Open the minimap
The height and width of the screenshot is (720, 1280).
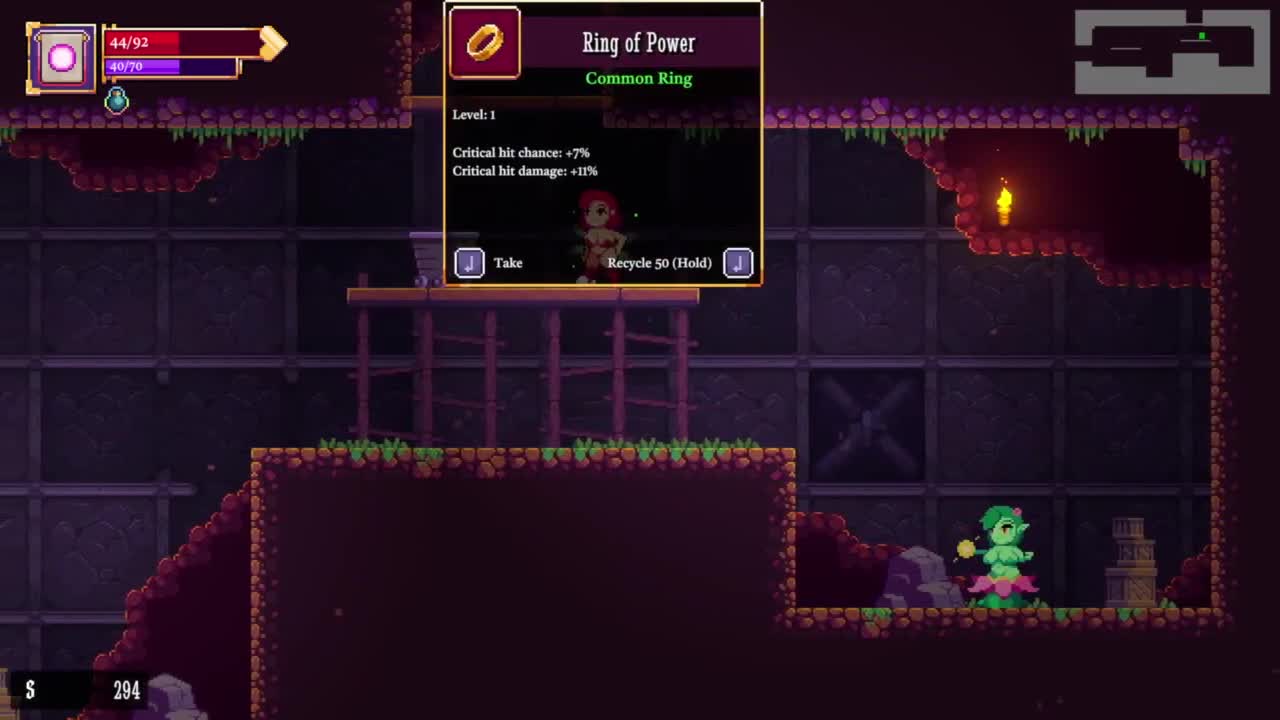click(1171, 52)
